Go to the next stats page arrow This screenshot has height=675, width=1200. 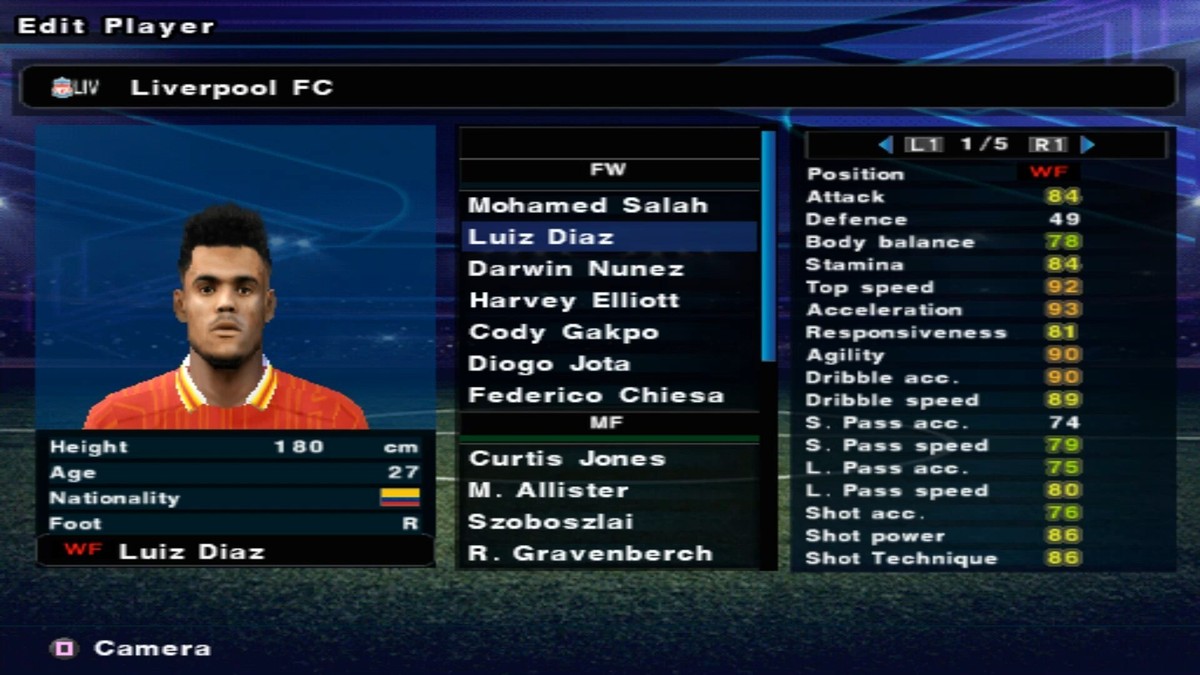(1088, 145)
